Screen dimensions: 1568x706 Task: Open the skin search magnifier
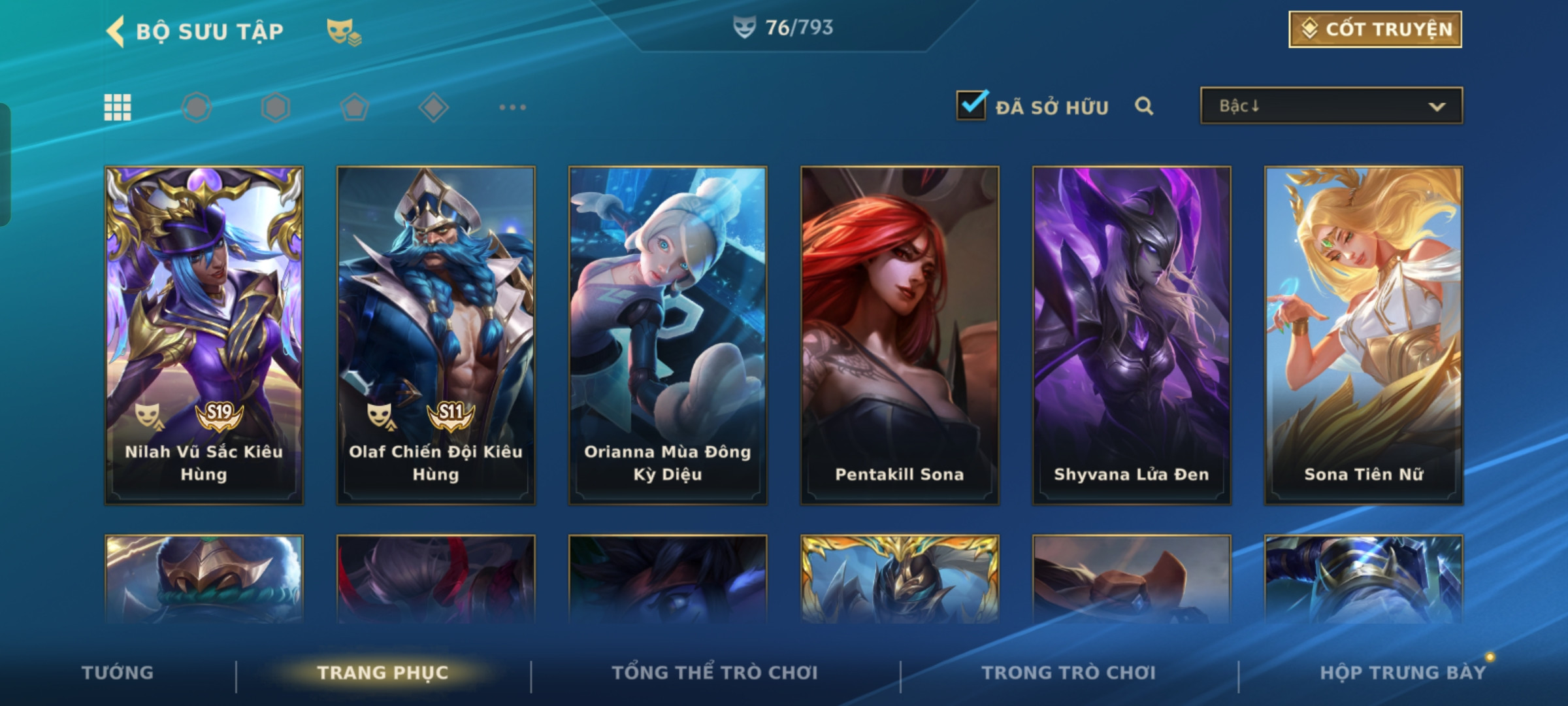click(1143, 106)
